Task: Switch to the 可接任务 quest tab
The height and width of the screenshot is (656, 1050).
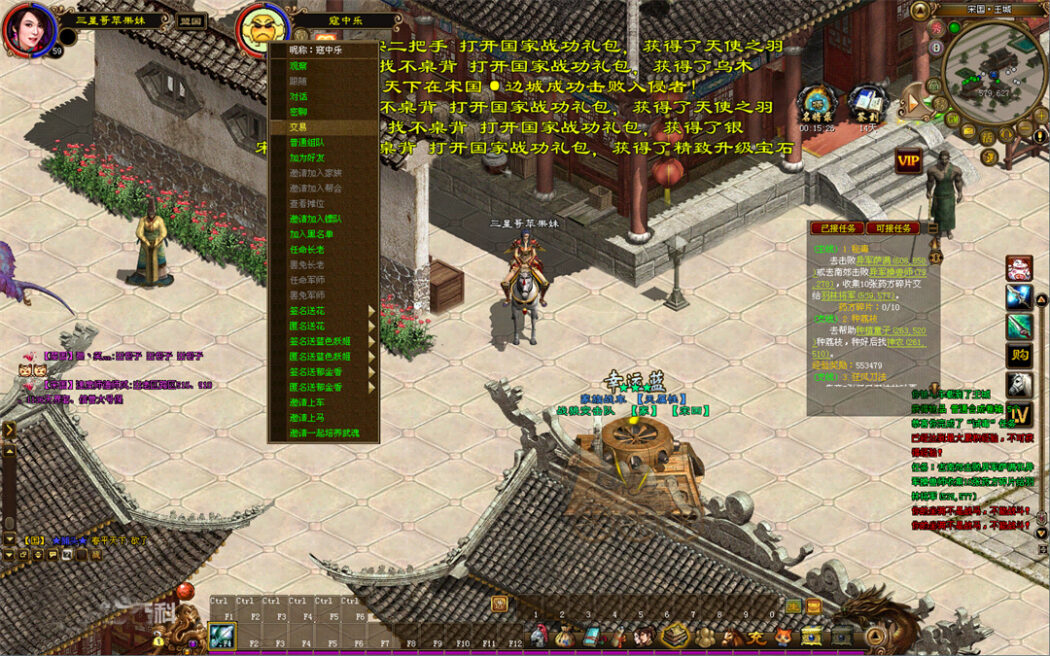Action: pos(891,229)
